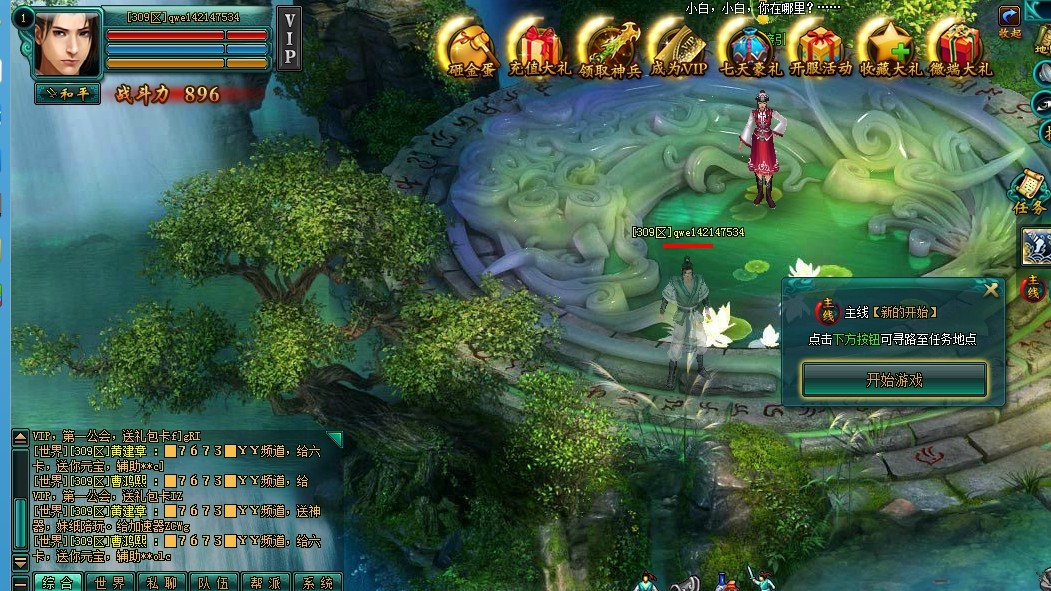
Task: Open the 队伍 team chat tab
Action: coord(213,582)
